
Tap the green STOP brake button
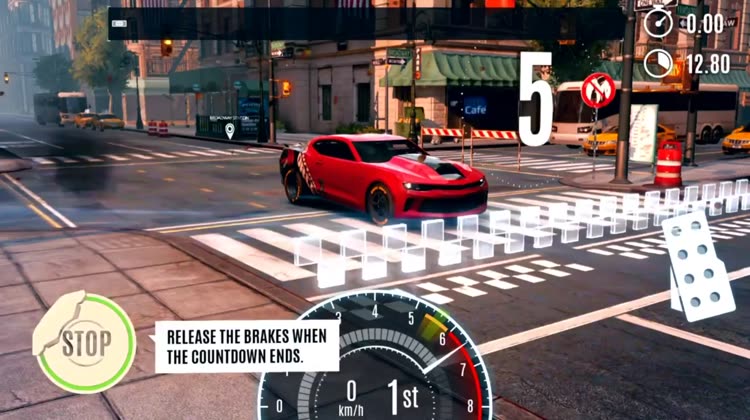(x=85, y=343)
